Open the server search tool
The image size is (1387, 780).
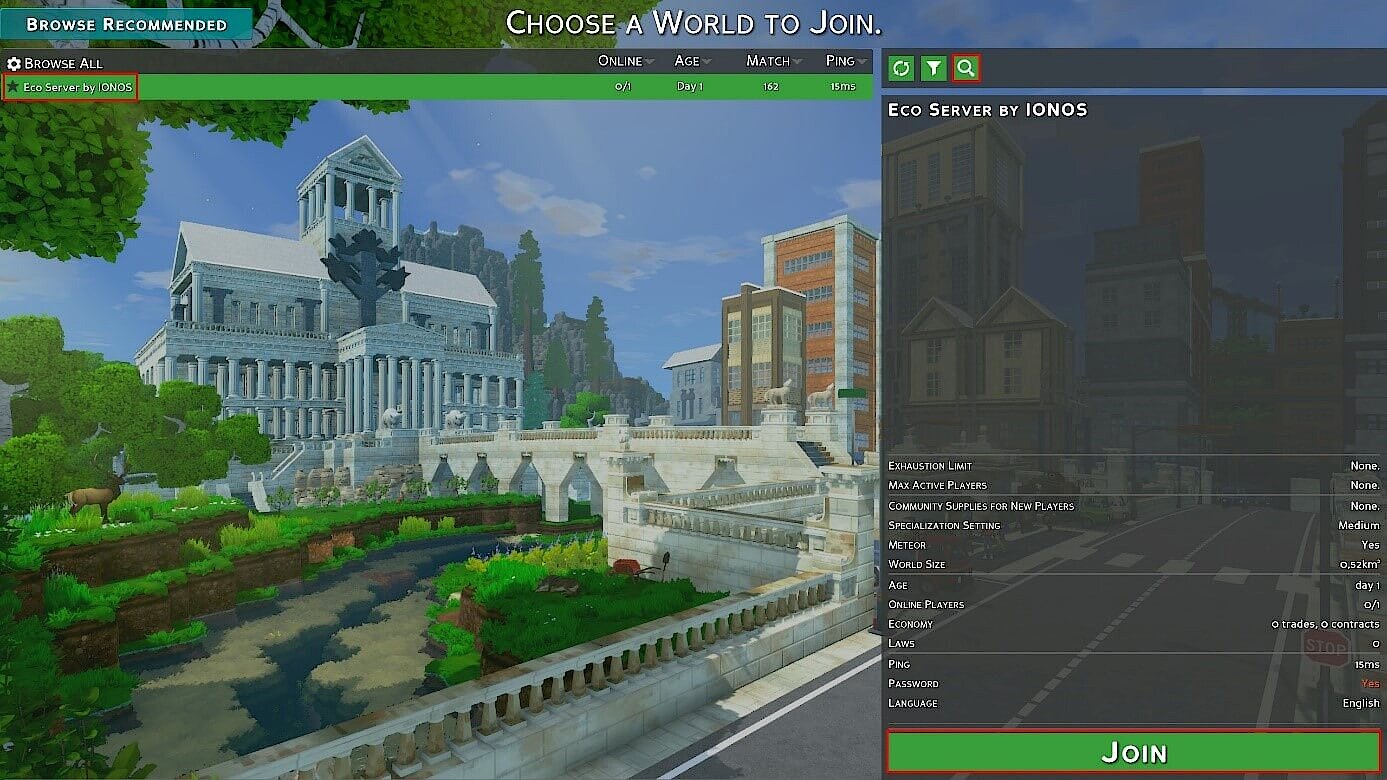965,68
